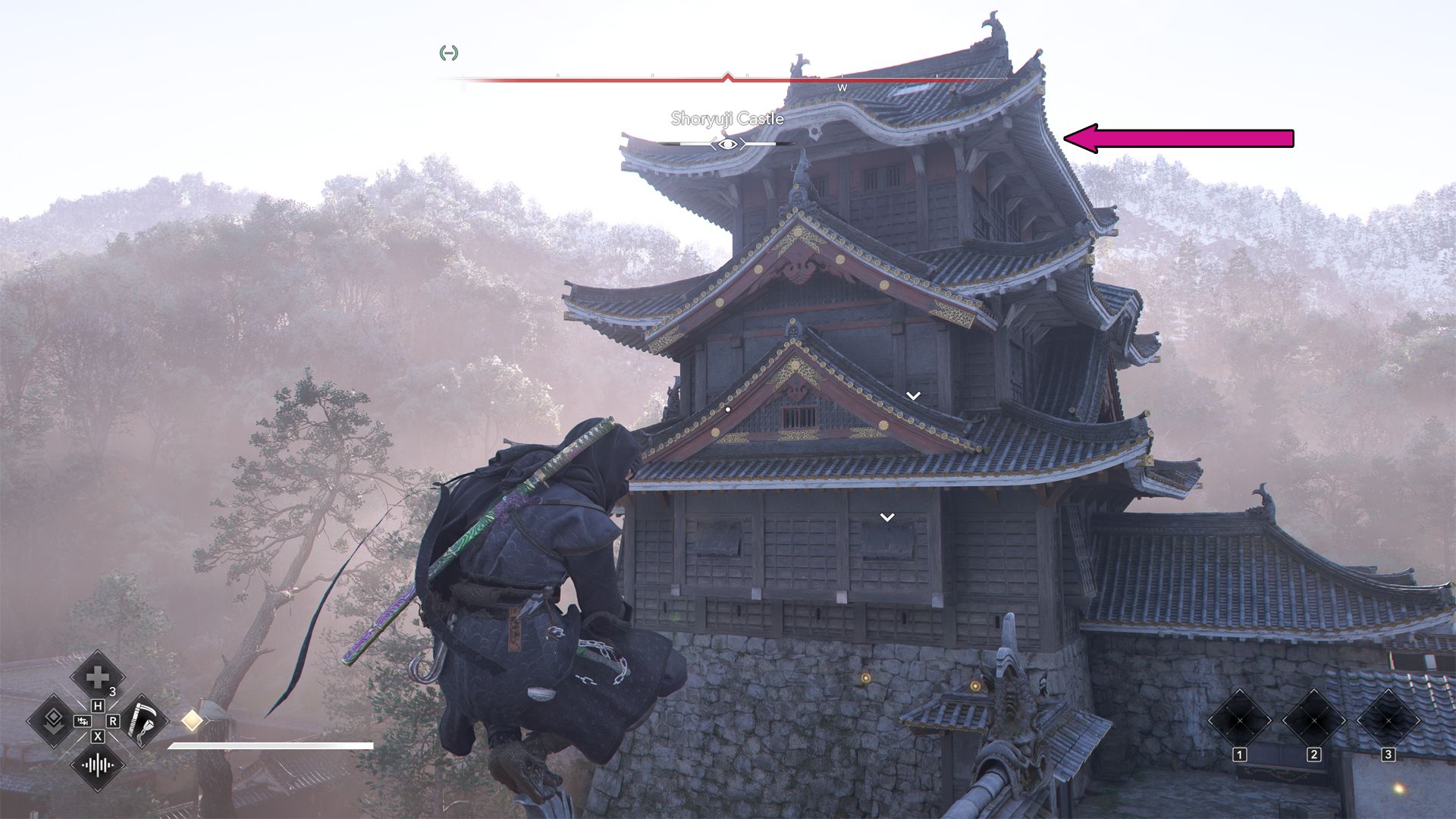1456x819 pixels.
Task: Click the weapon swap arrows icon
Action: click(x=83, y=721)
